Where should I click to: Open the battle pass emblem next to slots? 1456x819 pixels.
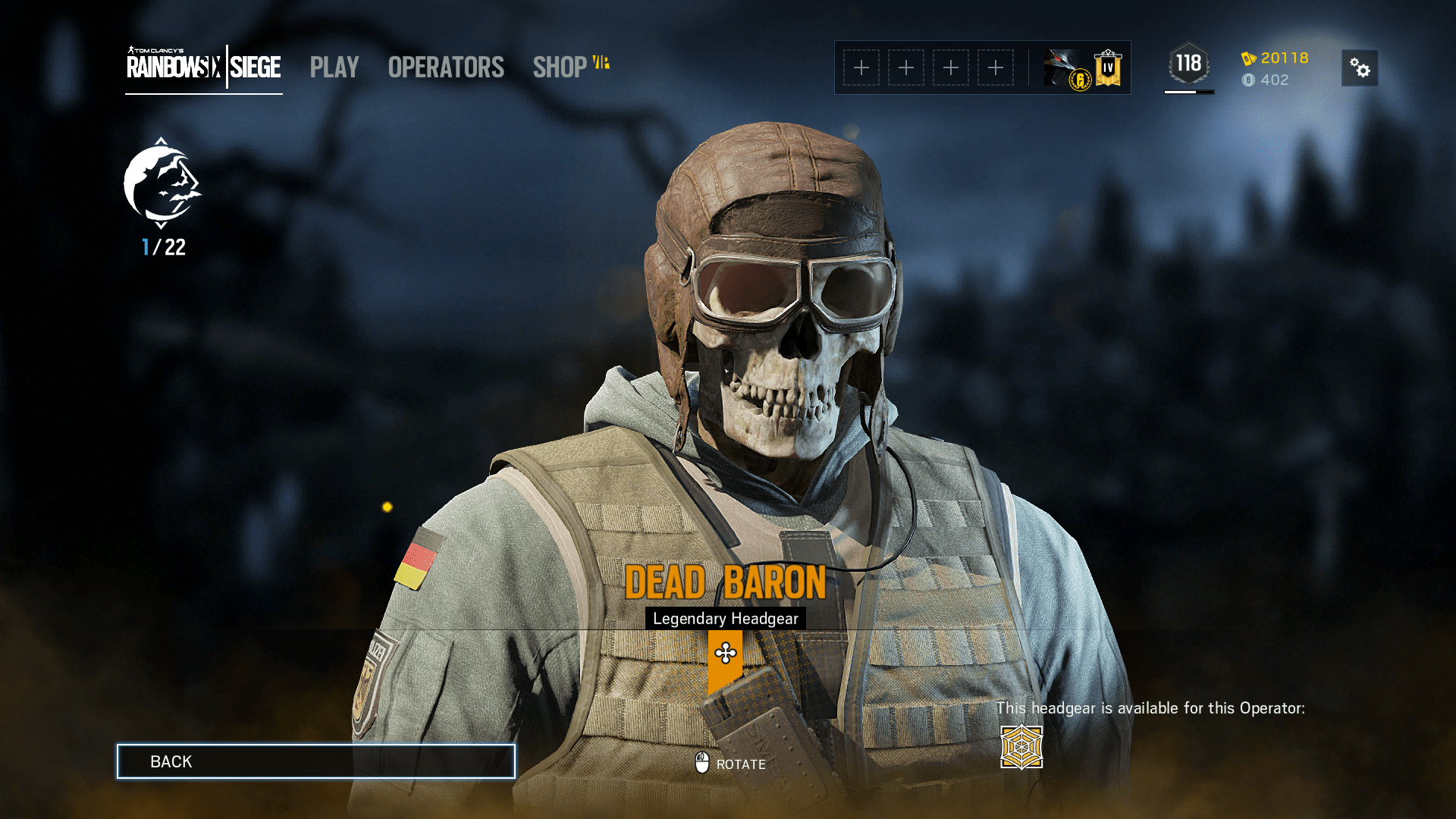(1065, 67)
